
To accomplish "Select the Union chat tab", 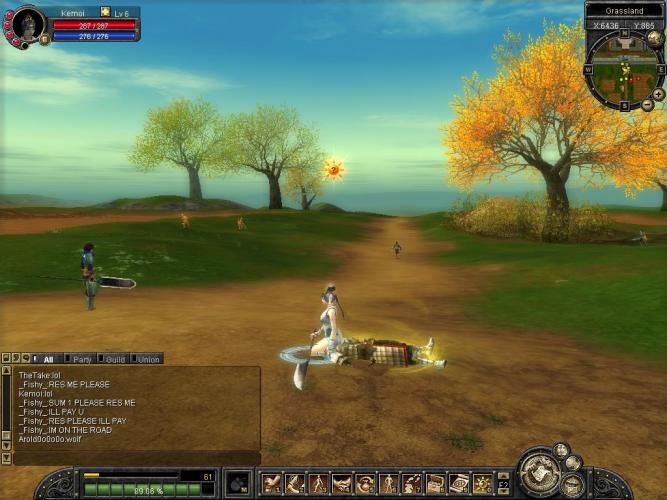I will coord(148,358).
